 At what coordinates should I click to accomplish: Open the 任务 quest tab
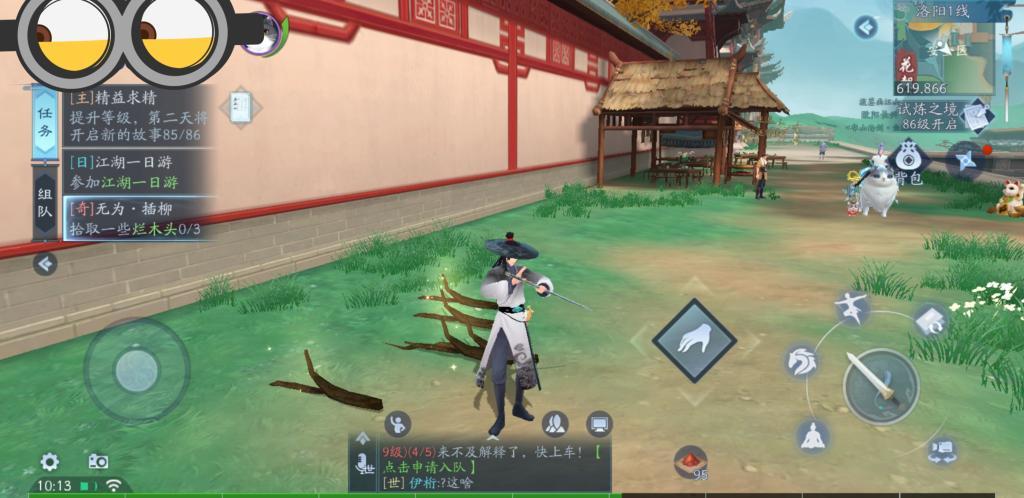[45, 121]
